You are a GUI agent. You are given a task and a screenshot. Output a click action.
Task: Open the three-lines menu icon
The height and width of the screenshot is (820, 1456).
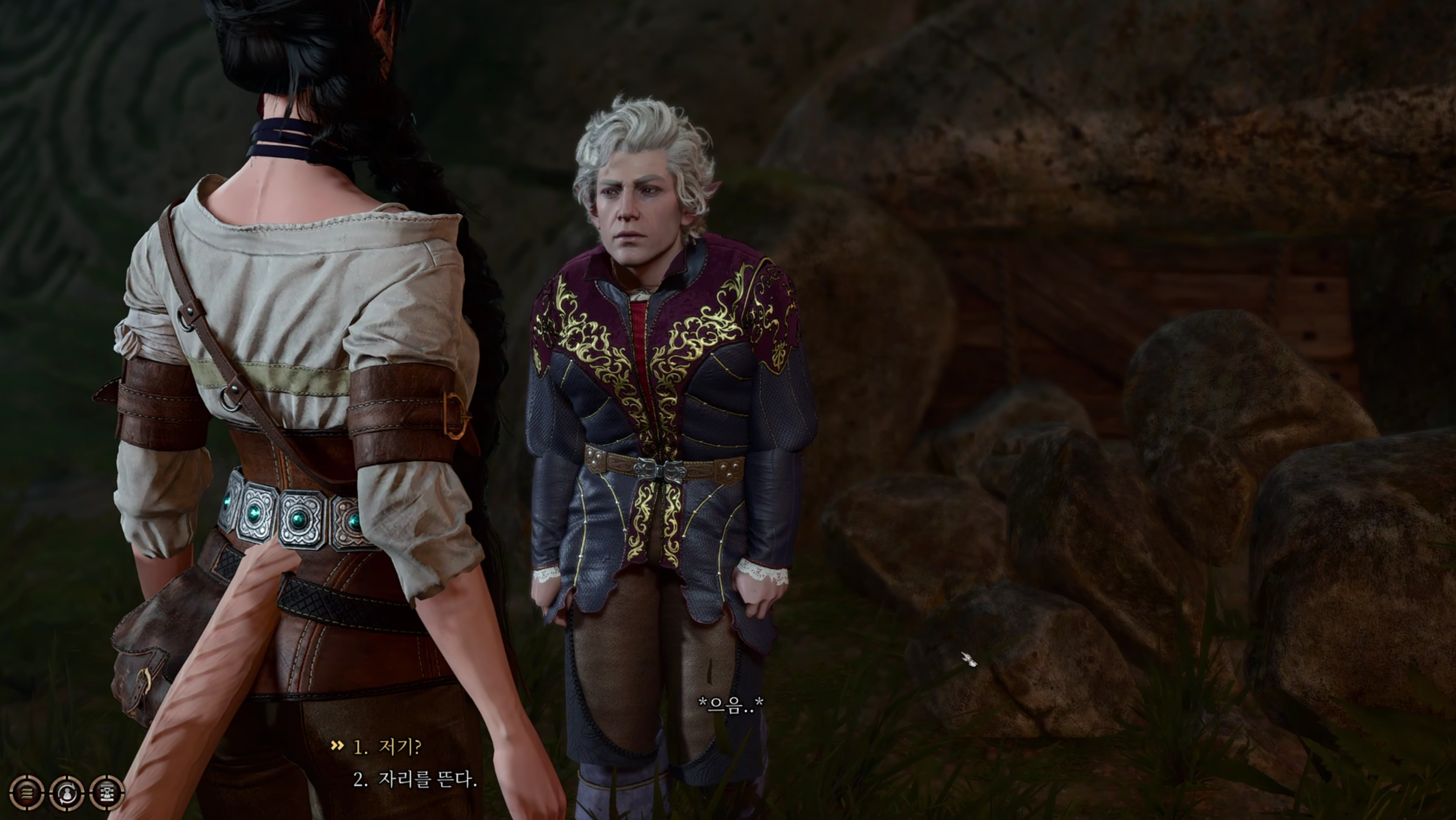click(27, 793)
